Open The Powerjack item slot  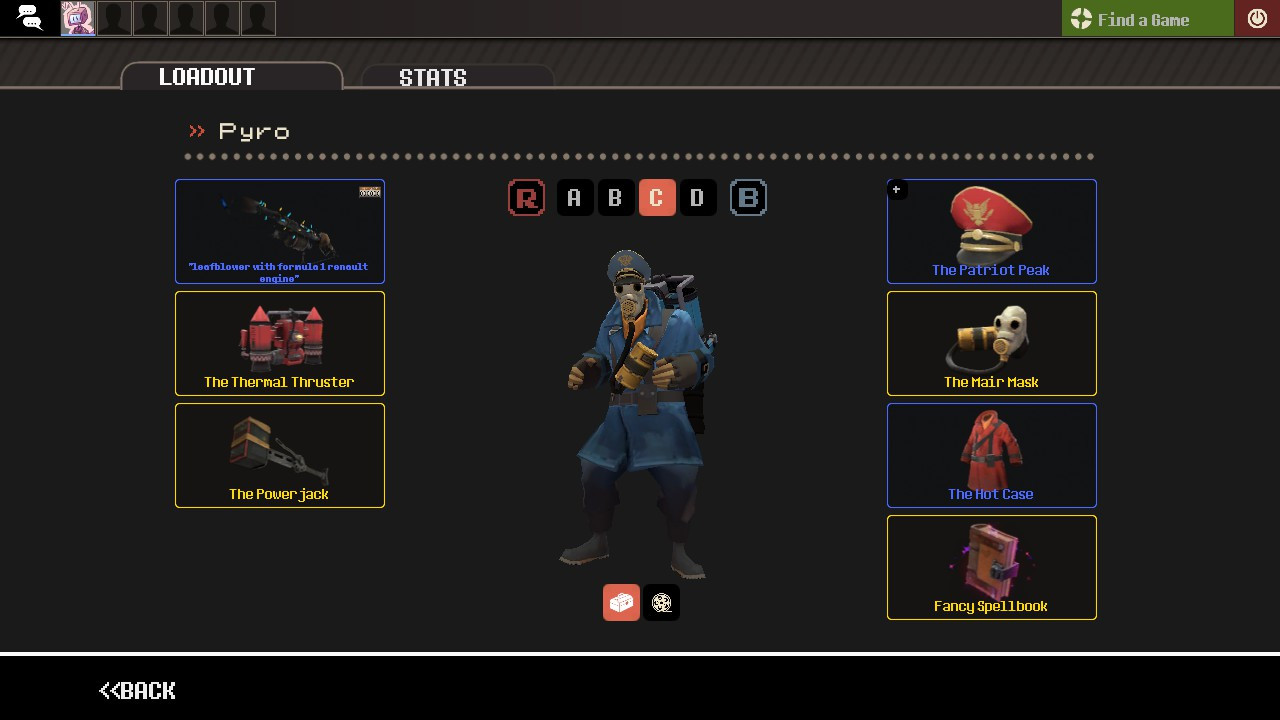tap(279, 455)
